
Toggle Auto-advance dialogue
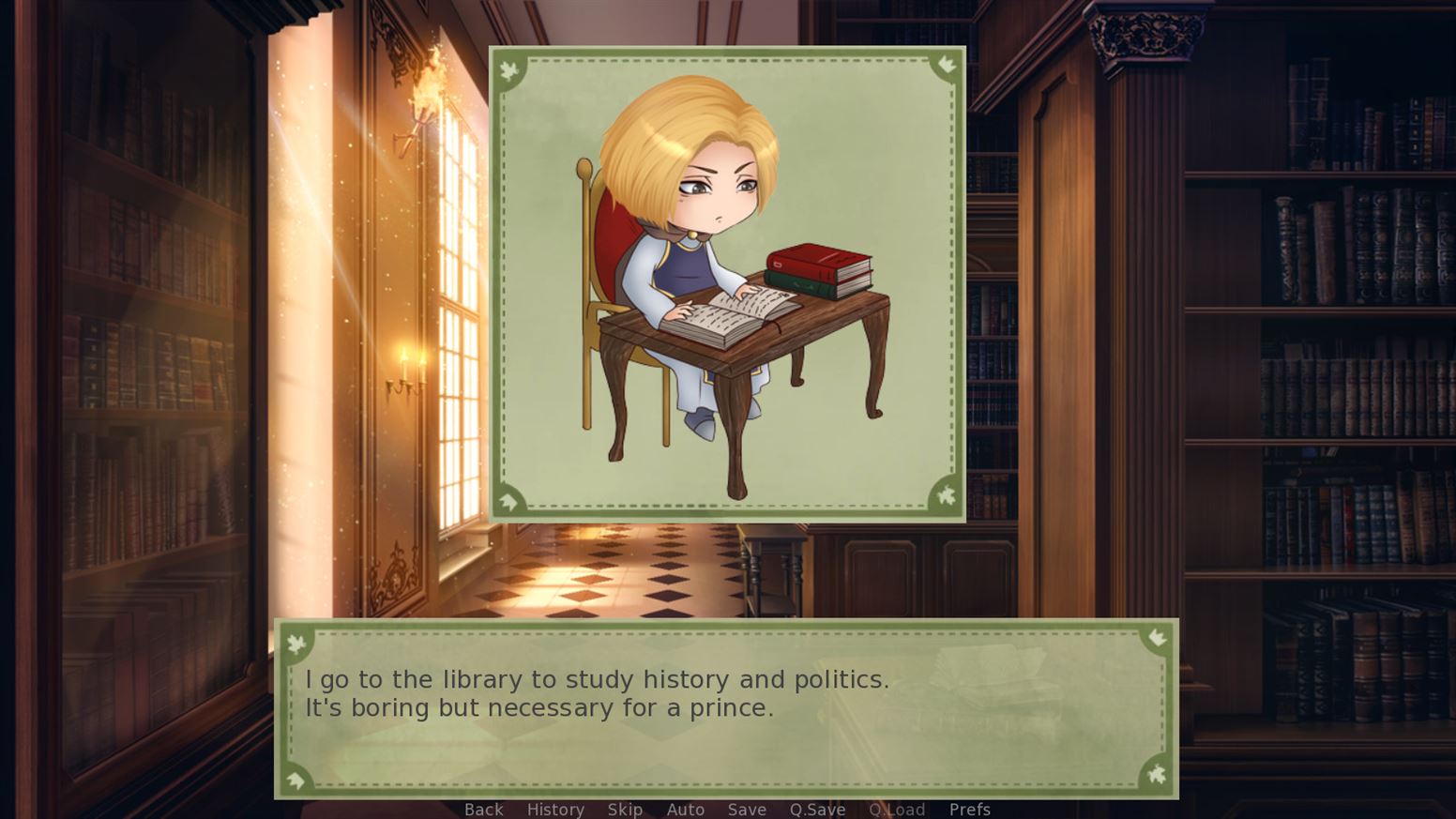pyautogui.click(x=685, y=809)
